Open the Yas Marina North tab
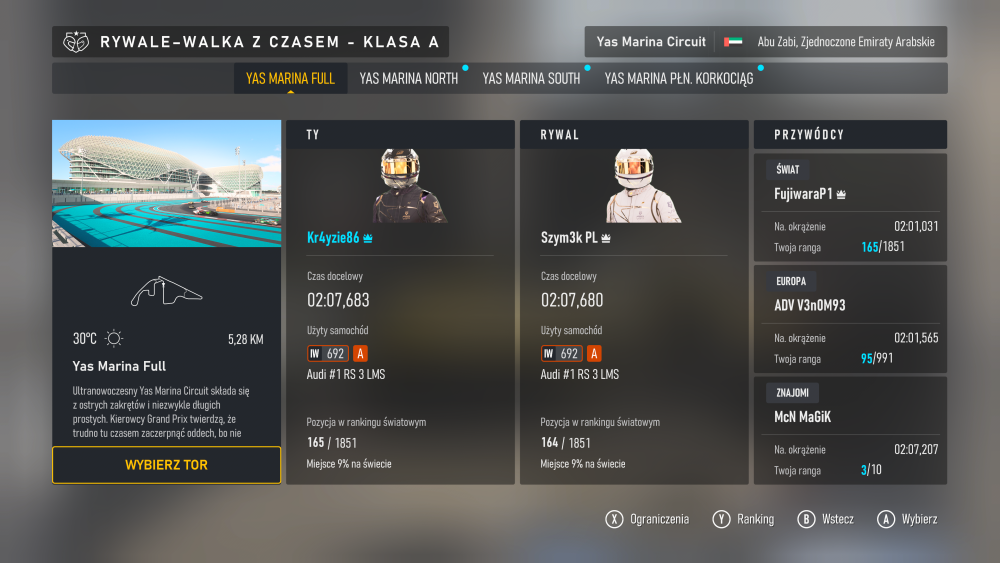The image size is (1000, 563). pos(408,78)
